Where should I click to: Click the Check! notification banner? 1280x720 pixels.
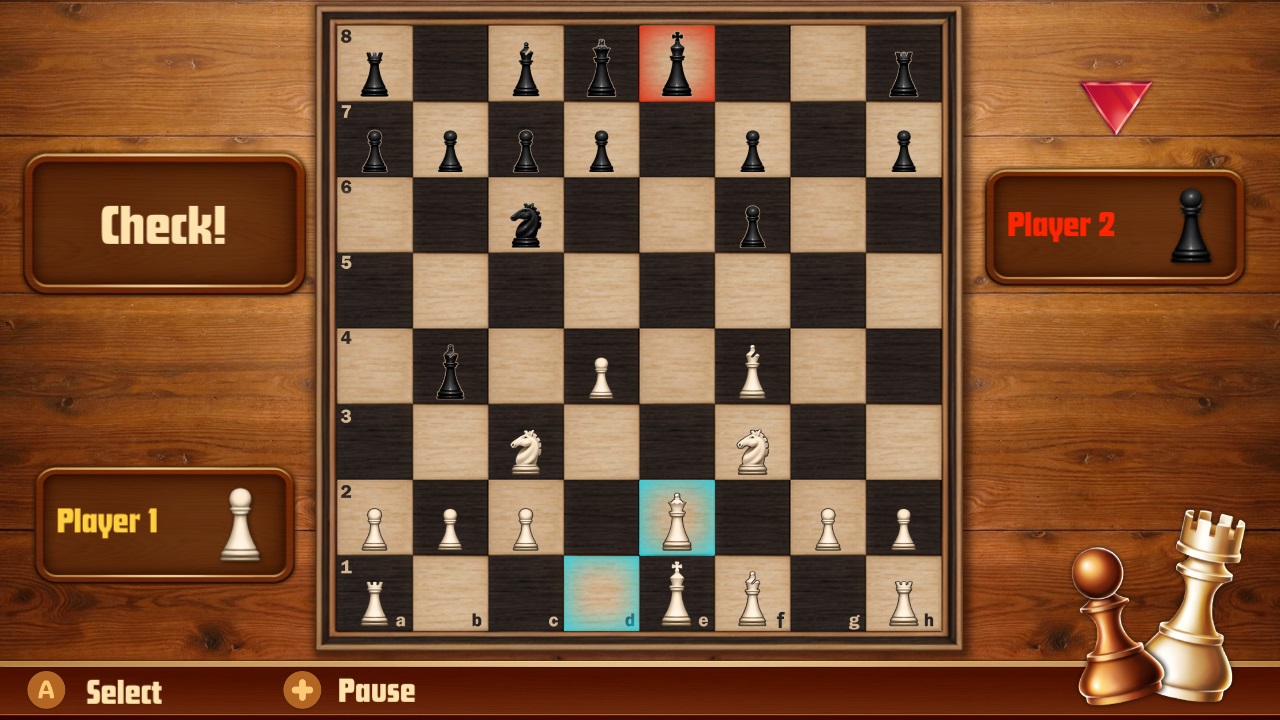point(163,222)
